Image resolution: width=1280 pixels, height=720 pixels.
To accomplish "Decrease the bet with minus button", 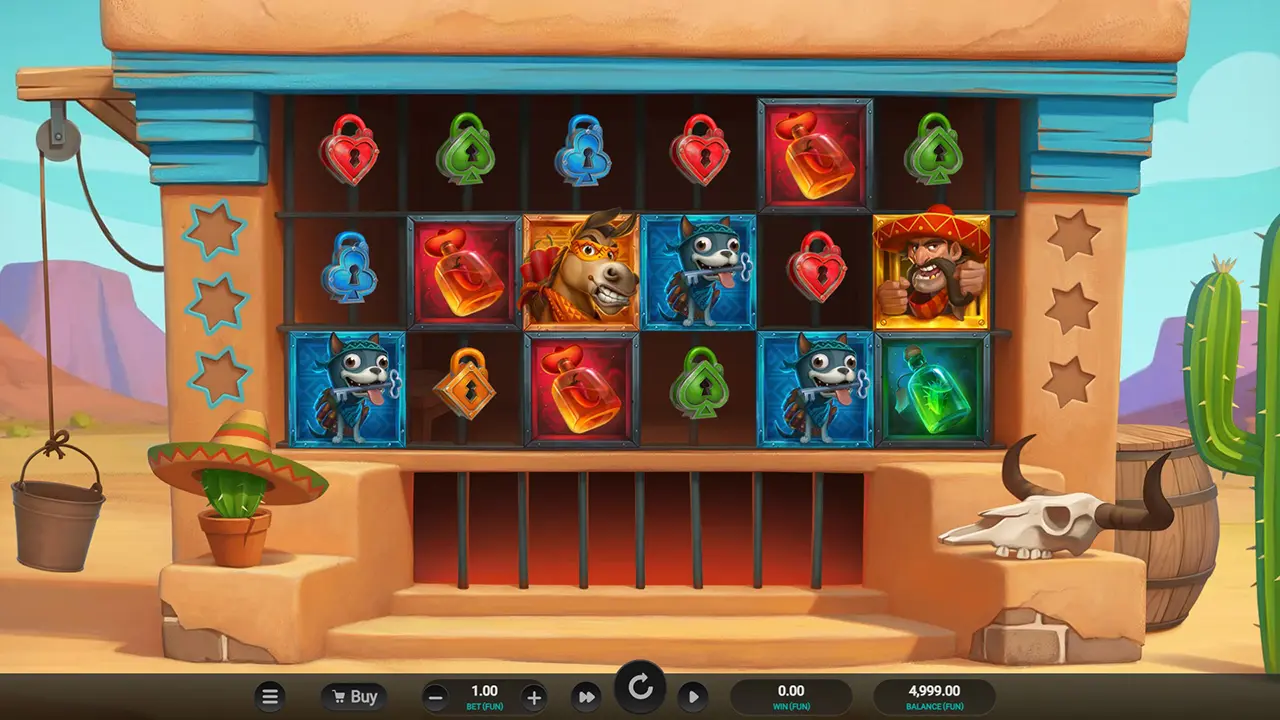I will 435,698.
